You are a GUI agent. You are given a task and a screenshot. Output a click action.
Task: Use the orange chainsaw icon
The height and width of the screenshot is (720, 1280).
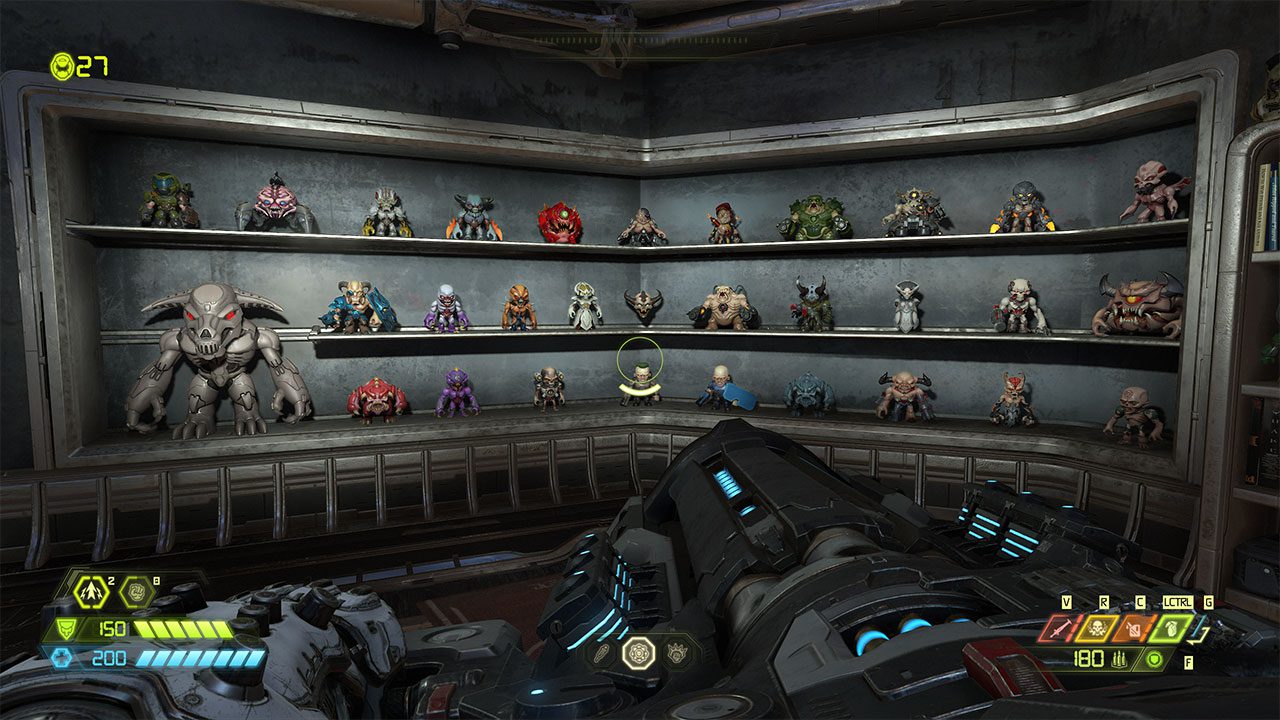tap(1133, 629)
